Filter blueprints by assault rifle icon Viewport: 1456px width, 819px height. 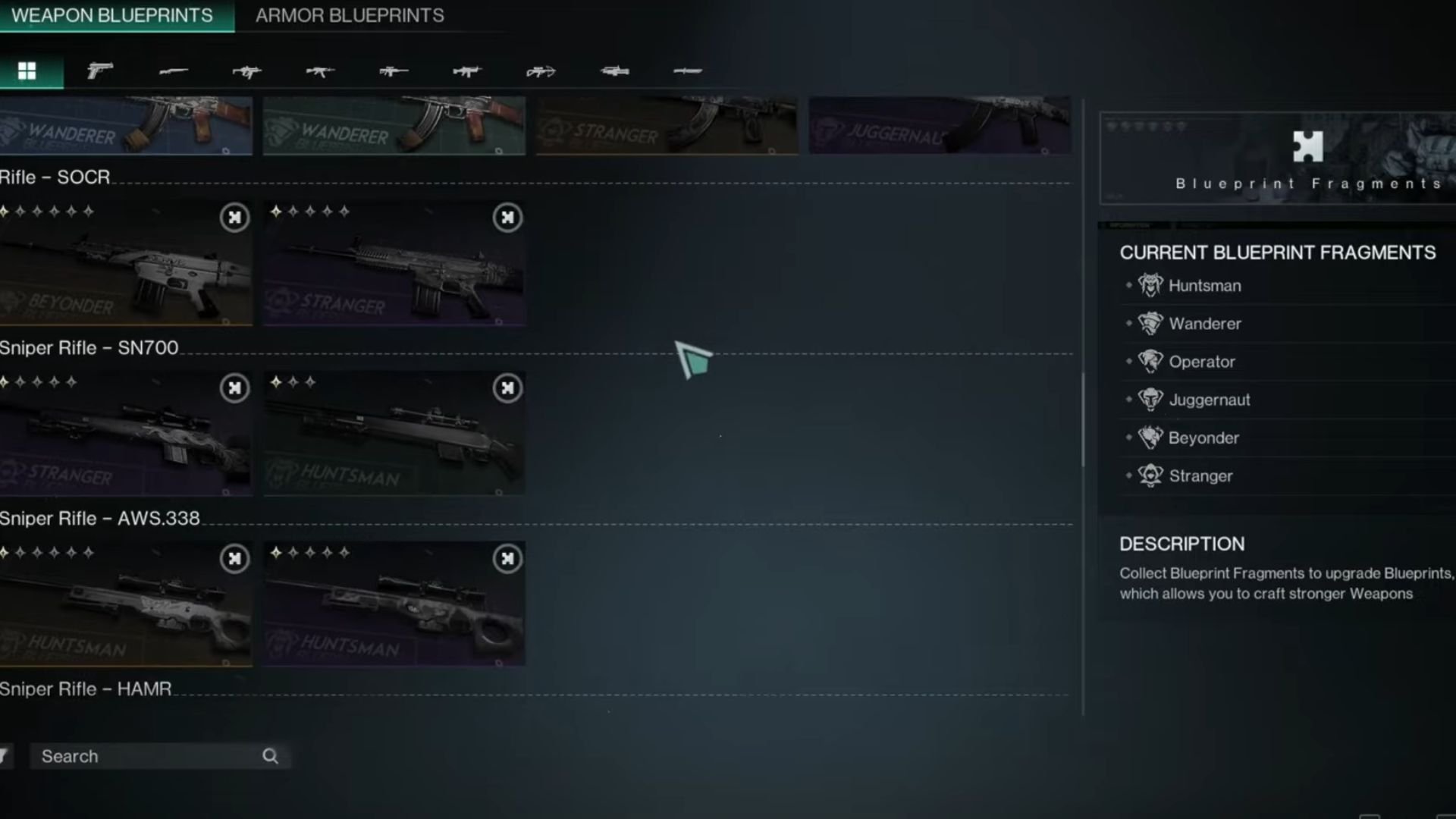[320, 71]
